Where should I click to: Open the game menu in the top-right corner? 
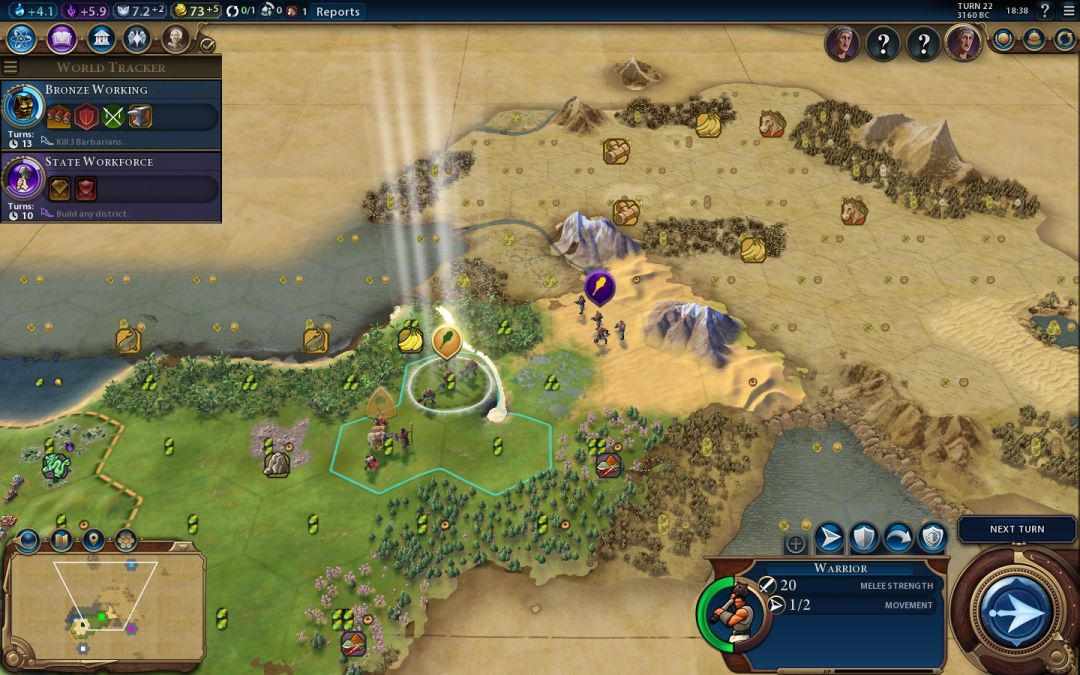tap(1067, 11)
